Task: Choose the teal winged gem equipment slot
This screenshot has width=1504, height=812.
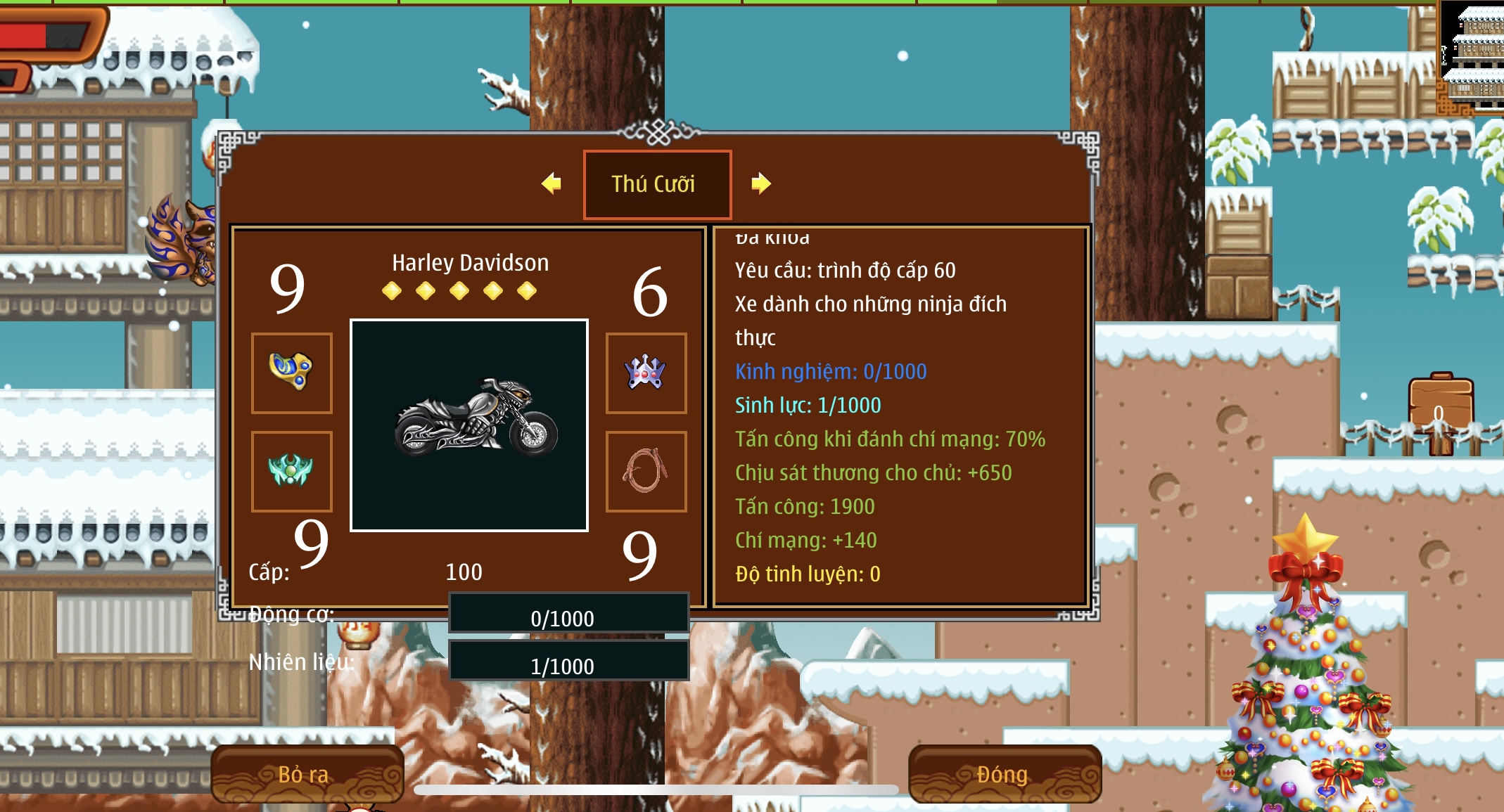Action: click(291, 471)
